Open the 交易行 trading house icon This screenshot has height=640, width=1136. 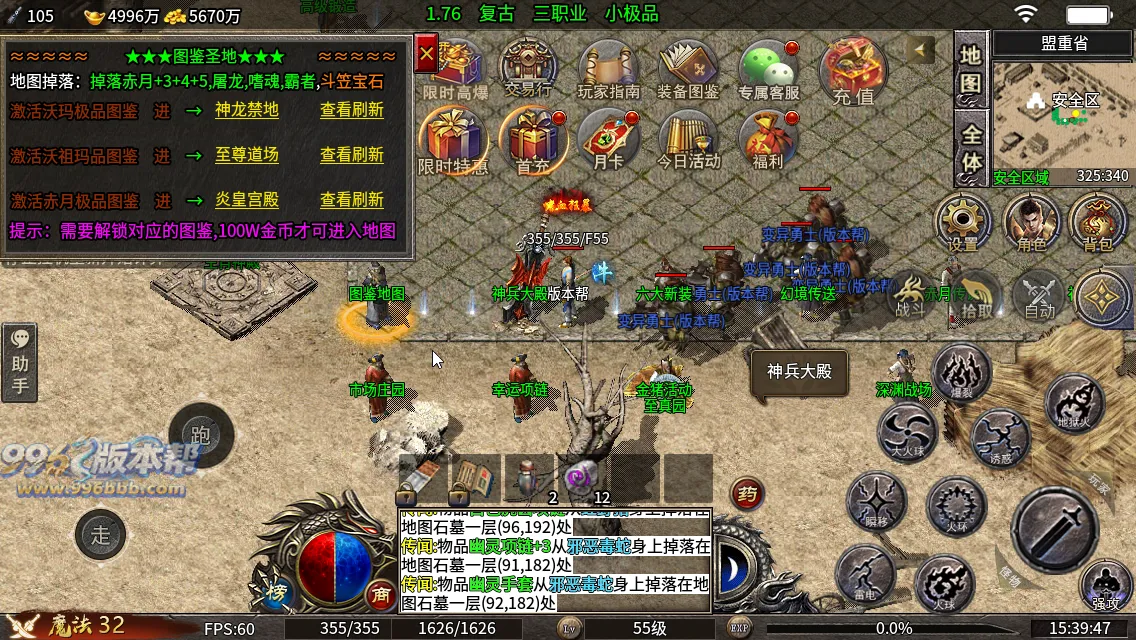point(528,68)
